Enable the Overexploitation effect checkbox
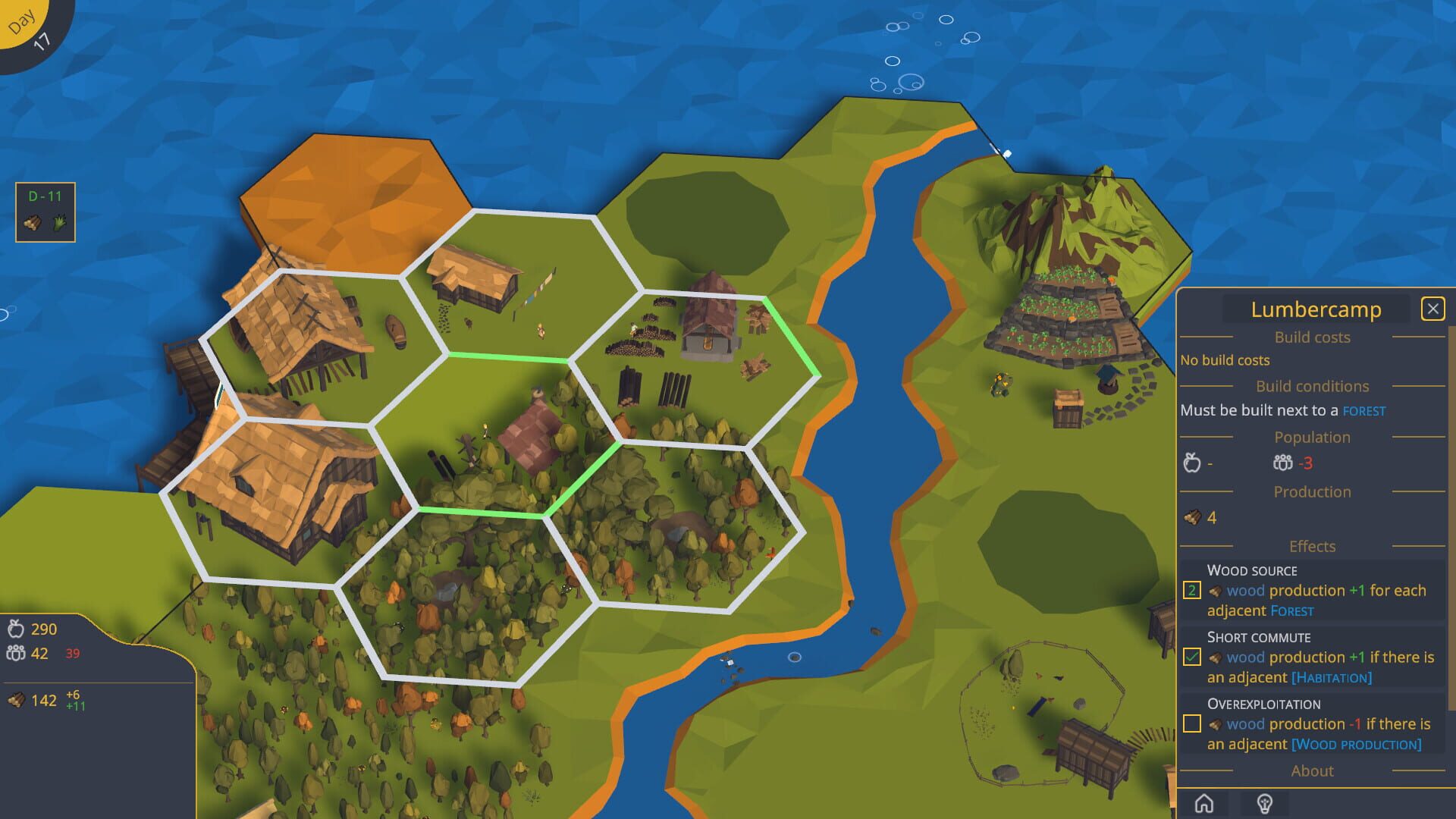The width and height of the screenshot is (1456, 819). click(x=1191, y=723)
